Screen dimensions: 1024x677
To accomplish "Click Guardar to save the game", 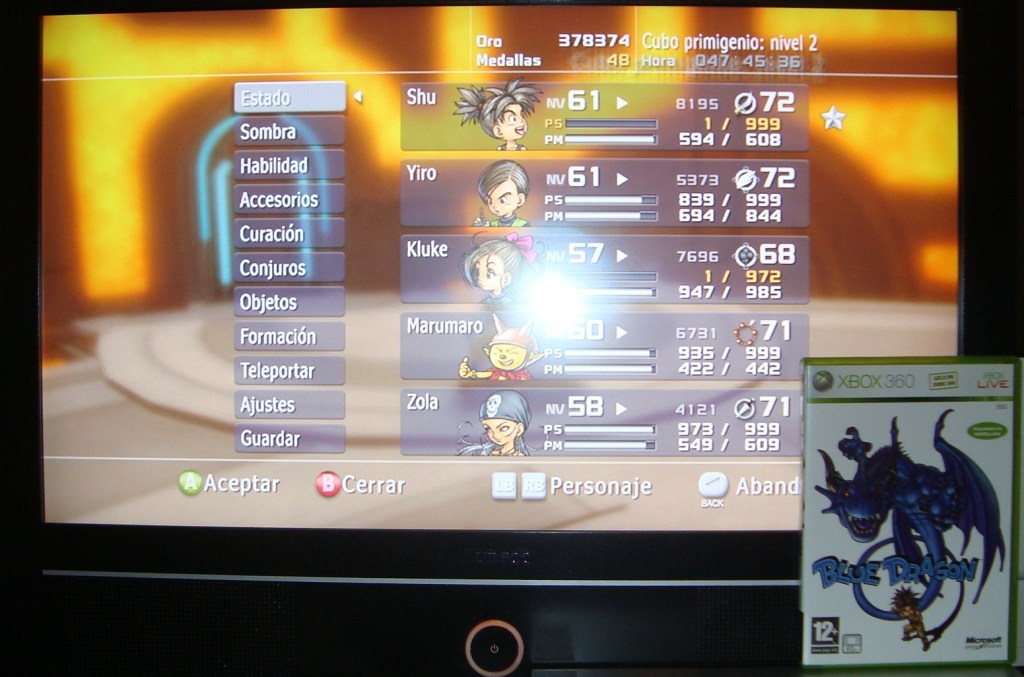I will click(x=289, y=438).
